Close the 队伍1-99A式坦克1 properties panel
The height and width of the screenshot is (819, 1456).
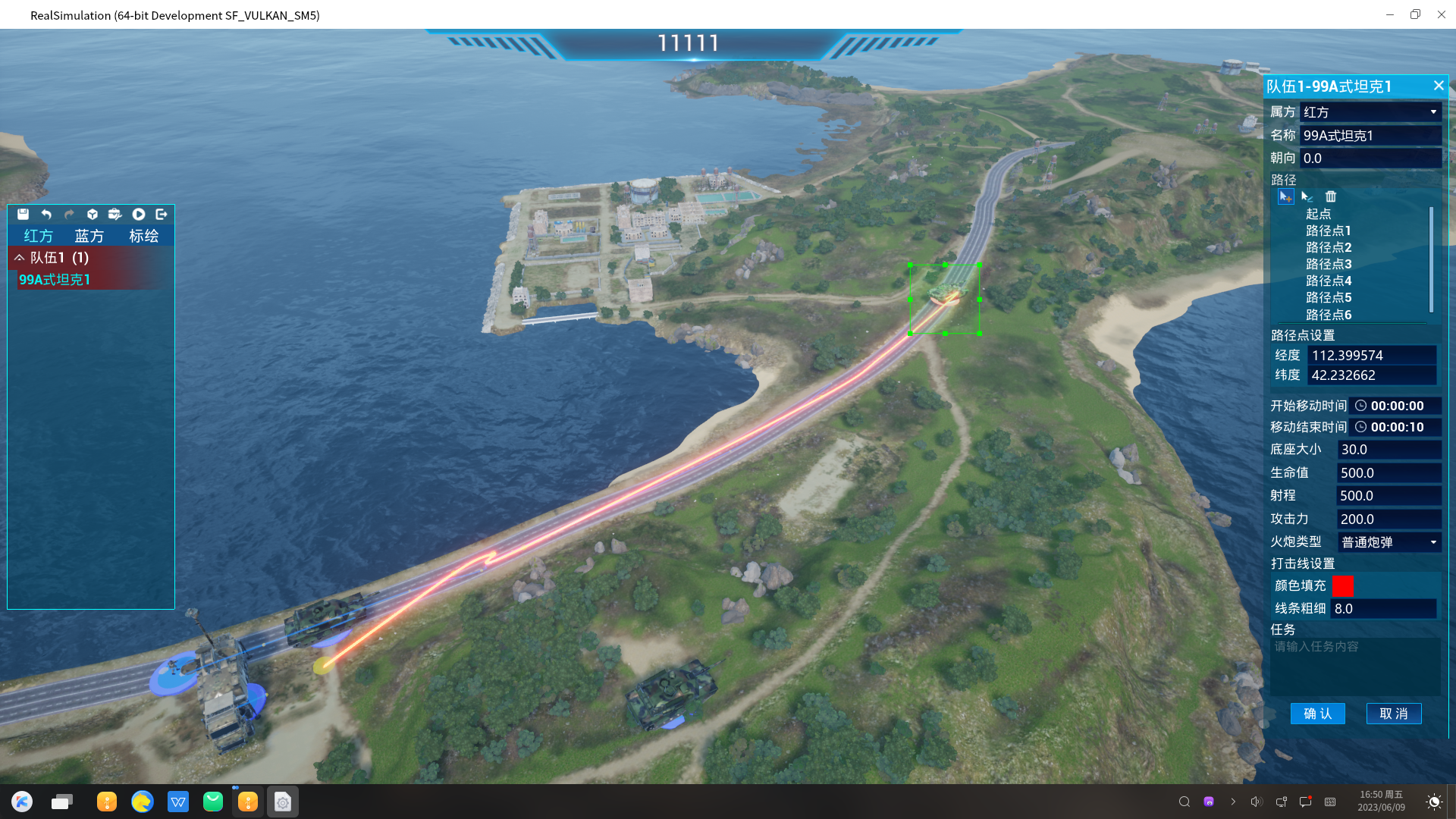pos(1439,86)
